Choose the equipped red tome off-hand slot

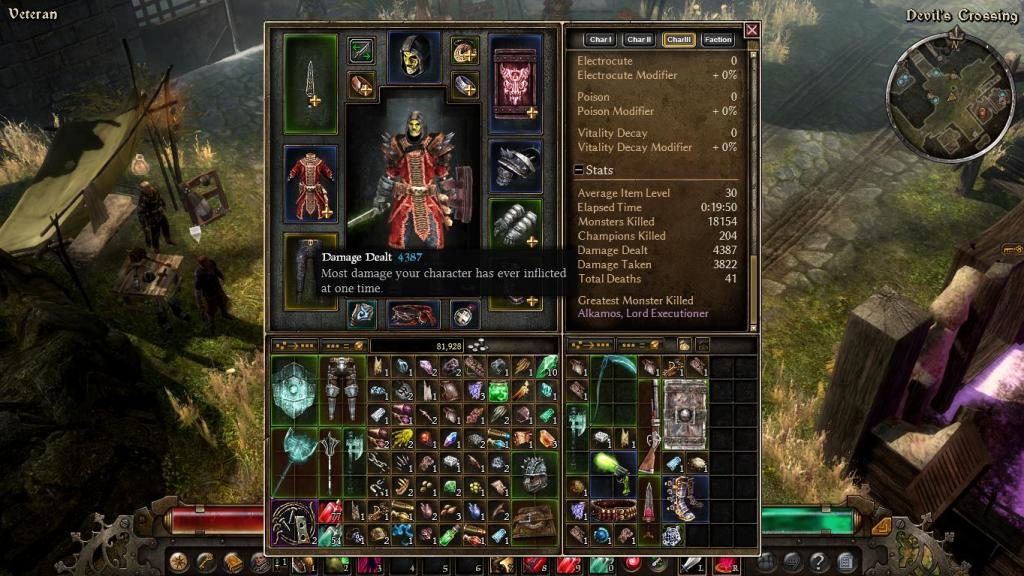tap(516, 78)
